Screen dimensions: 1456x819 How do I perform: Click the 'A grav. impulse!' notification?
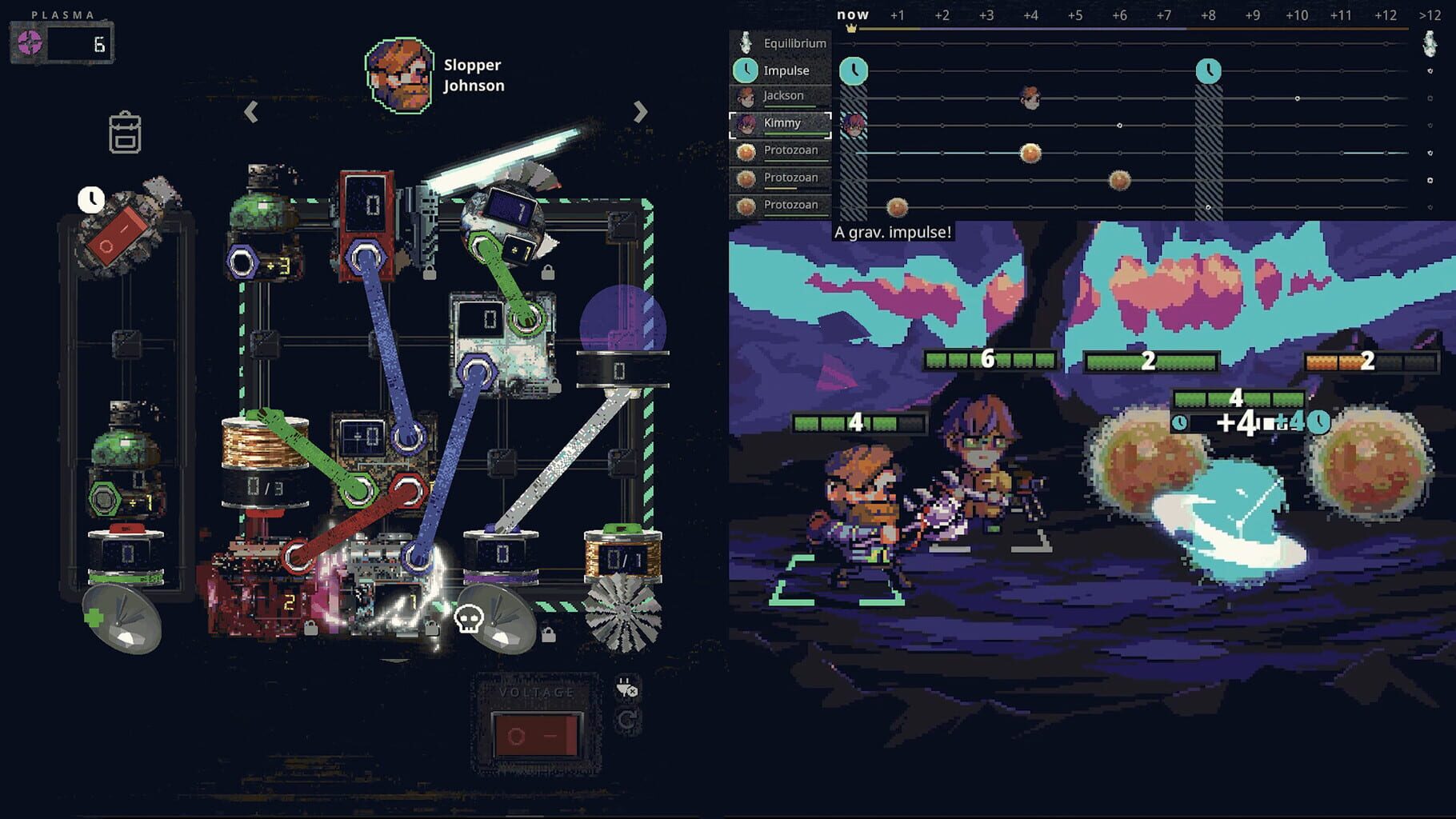coord(893,231)
